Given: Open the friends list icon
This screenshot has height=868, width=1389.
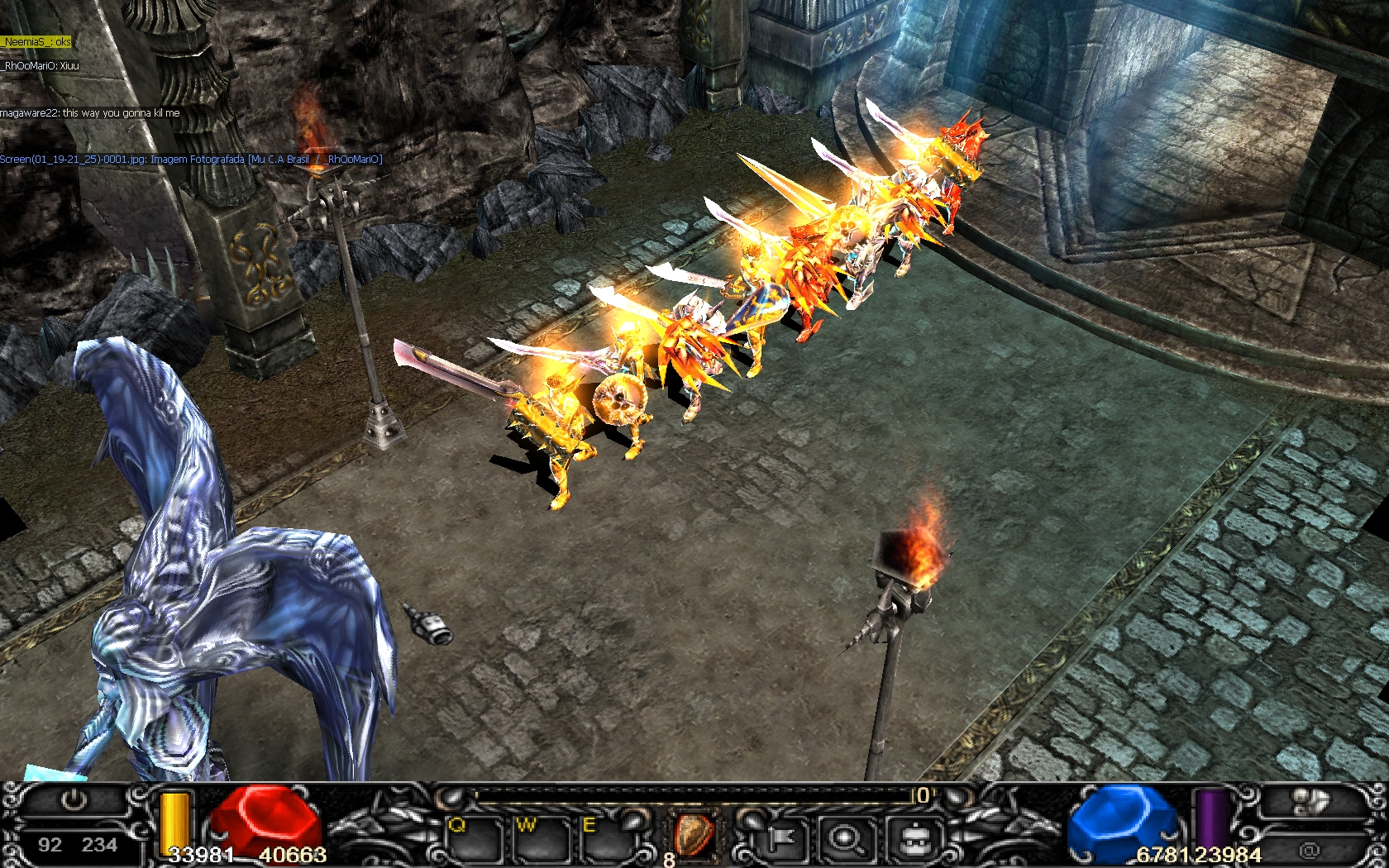Looking at the screenshot, I should point(1310,800).
